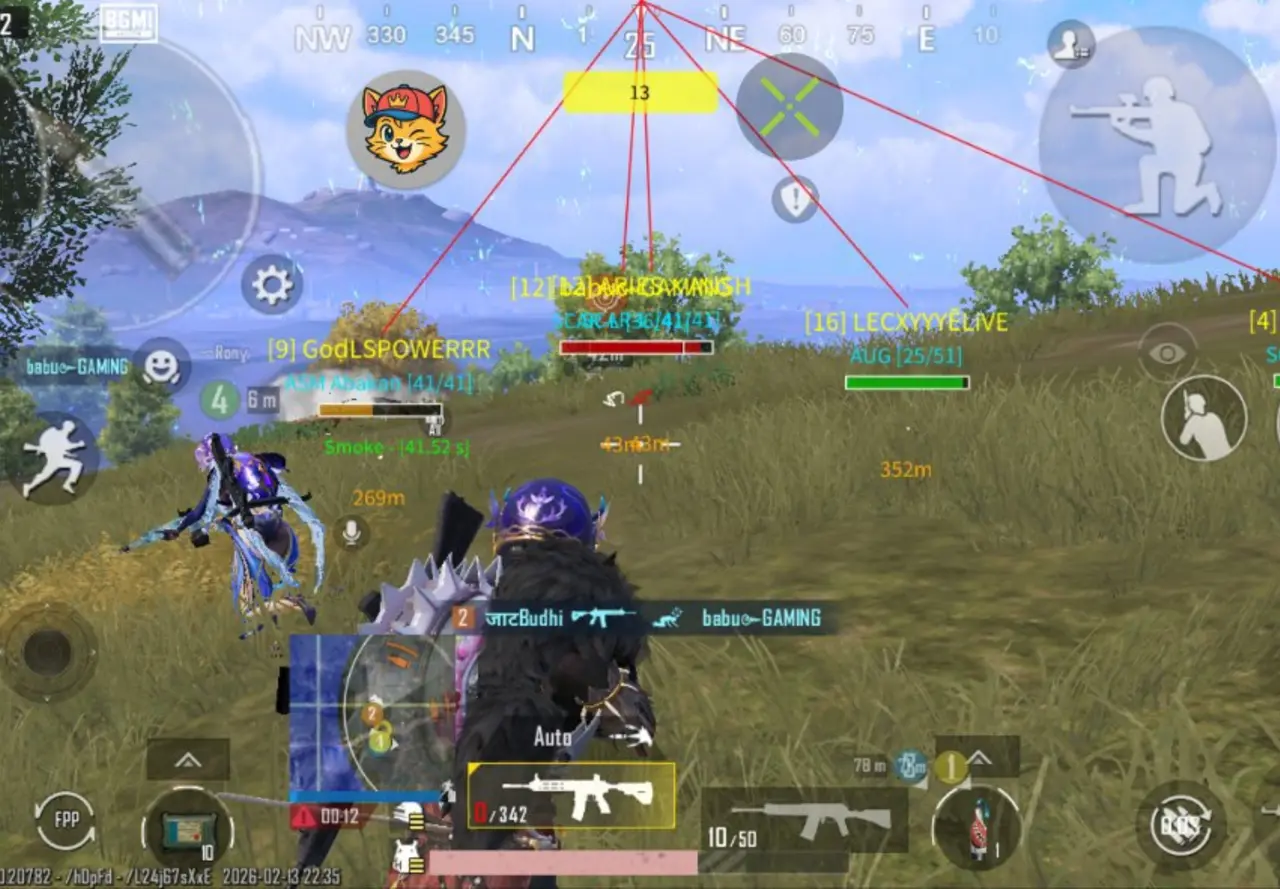Expand the chevron above the FPP button
The width and height of the screenshot is (1280, 889).
(x=187, y=762)
